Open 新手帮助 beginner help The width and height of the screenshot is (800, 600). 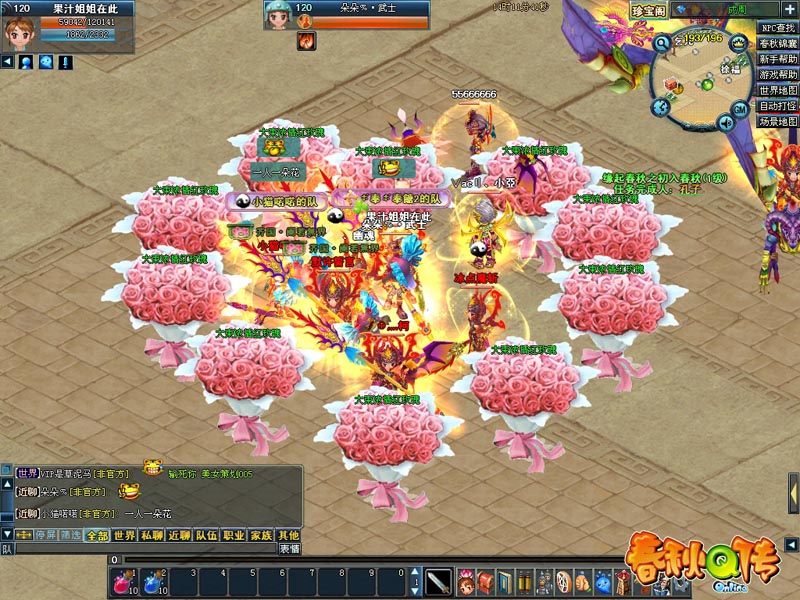(x=778, y=59)
